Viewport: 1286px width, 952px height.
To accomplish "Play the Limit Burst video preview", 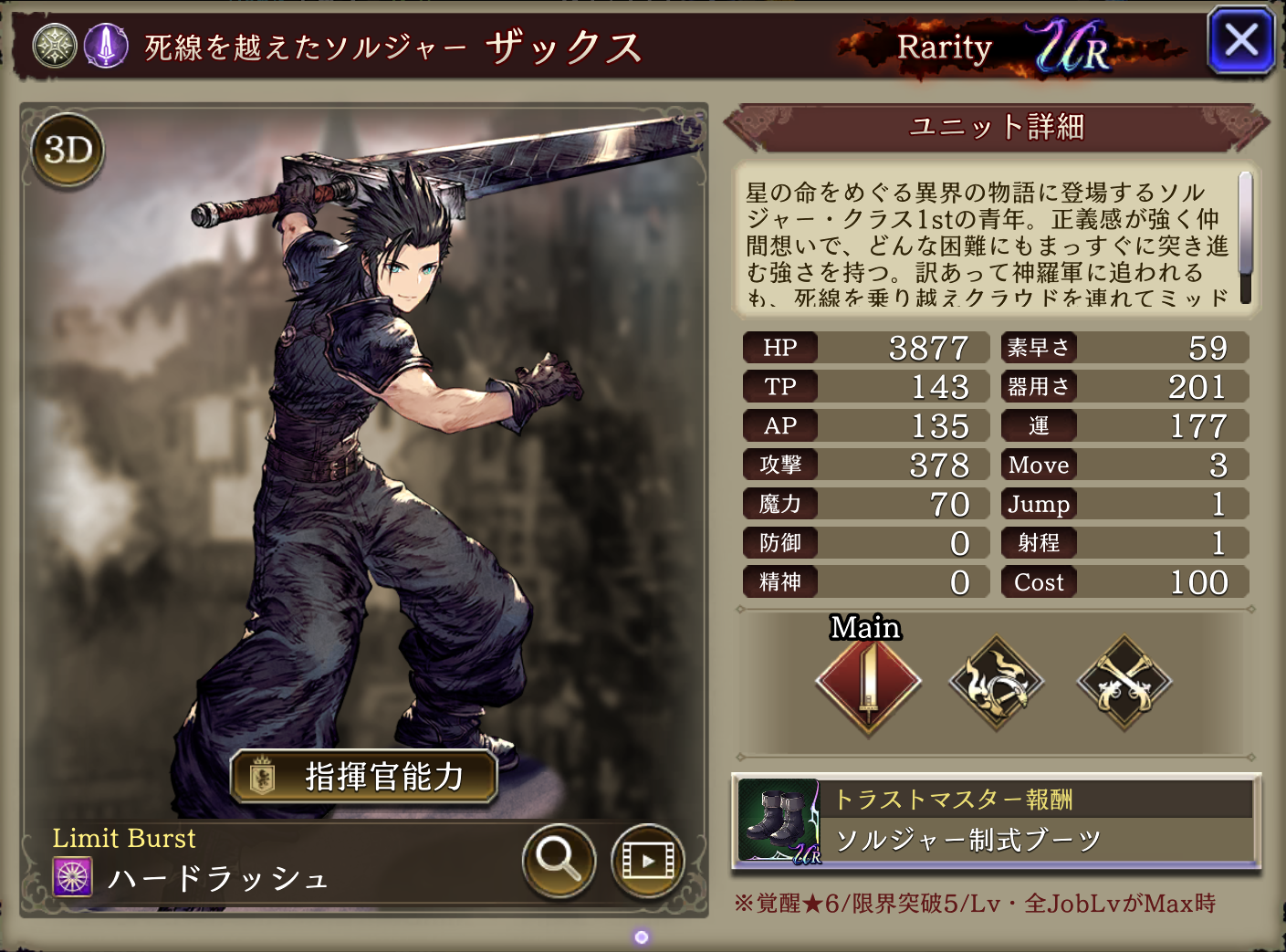I will click(647, 860).
